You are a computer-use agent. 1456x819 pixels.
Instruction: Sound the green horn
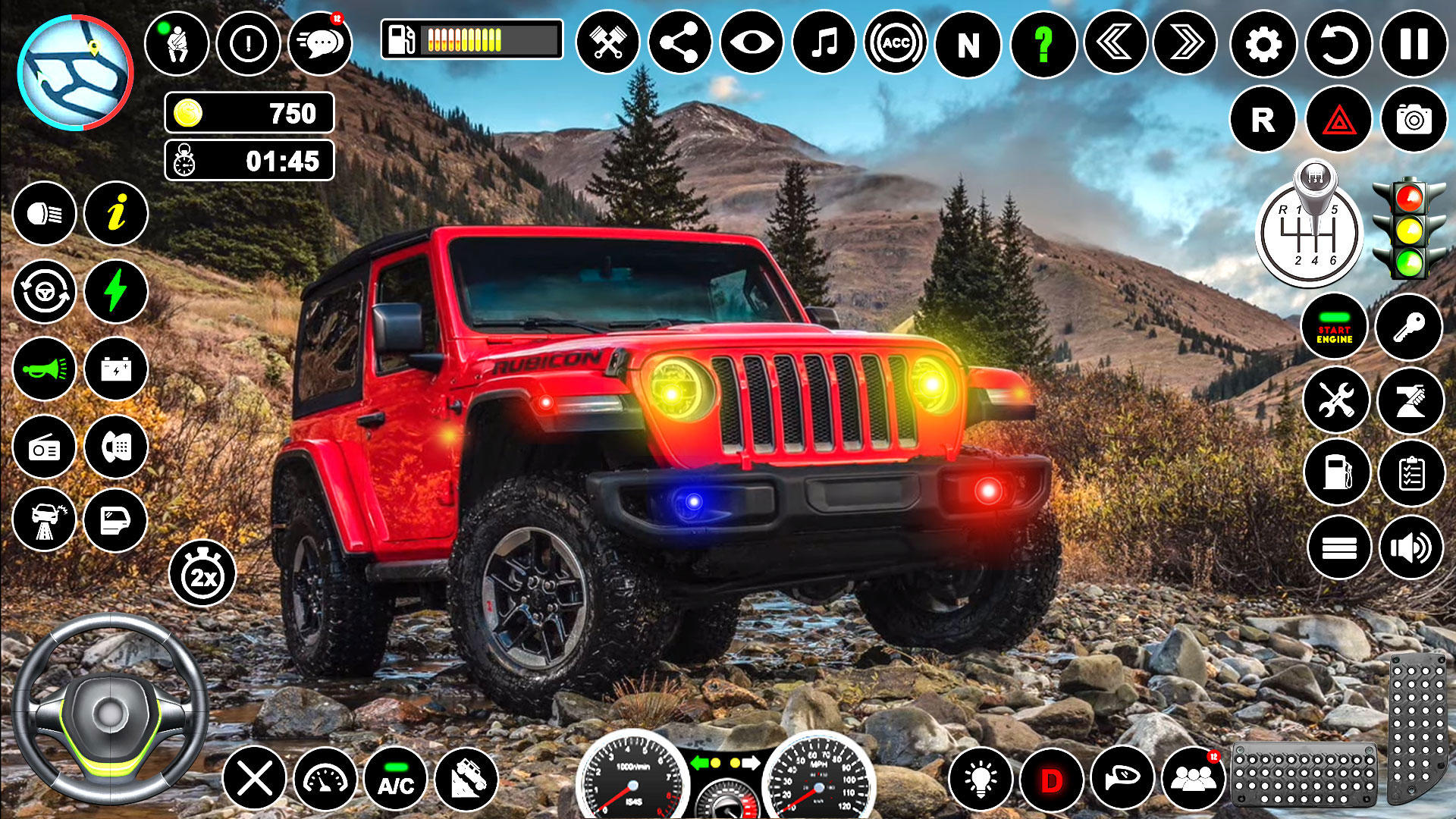(43, 368)
